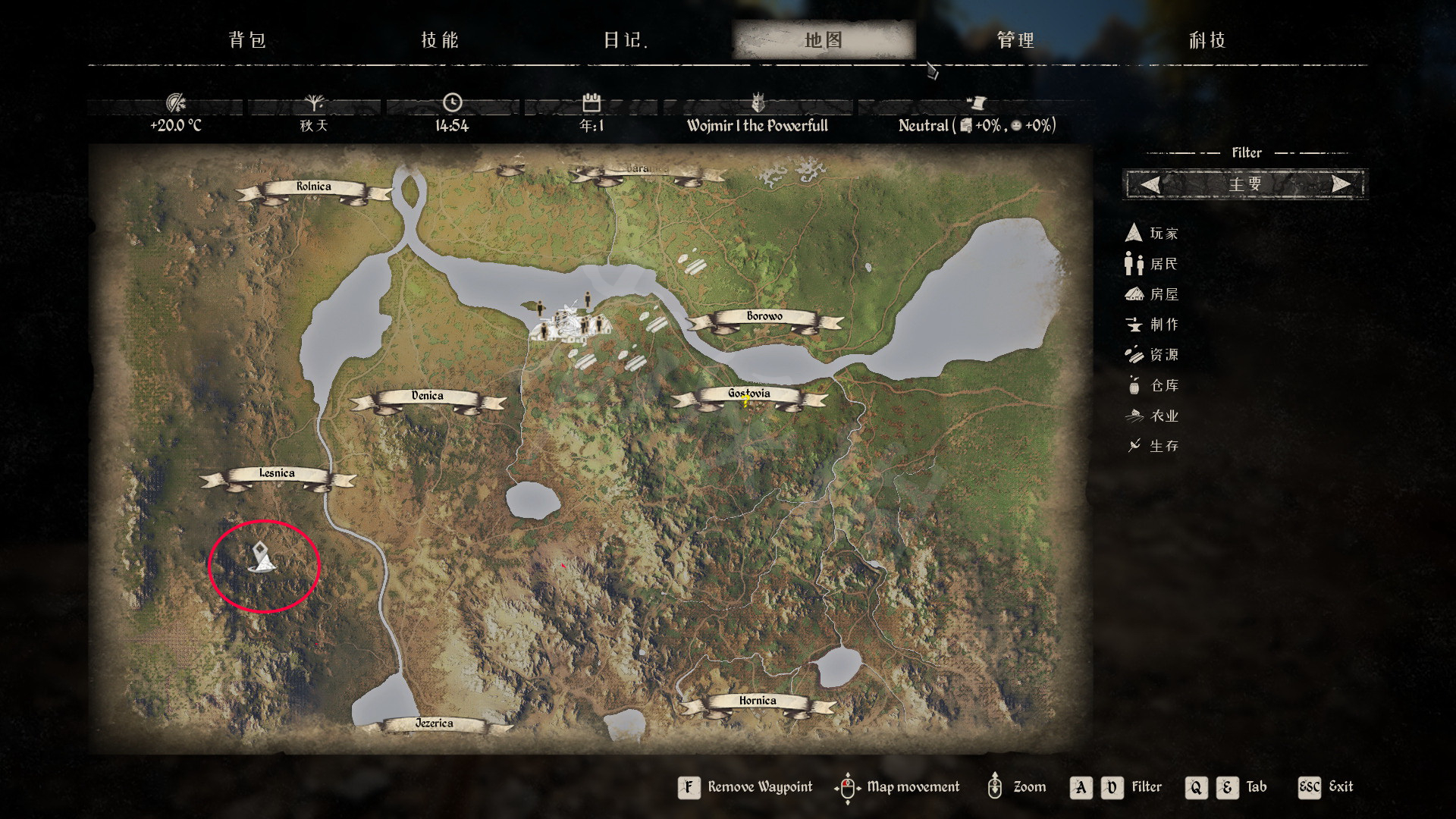
Task: Click the Gostovia village banner on the map
Action: point(748,394)
